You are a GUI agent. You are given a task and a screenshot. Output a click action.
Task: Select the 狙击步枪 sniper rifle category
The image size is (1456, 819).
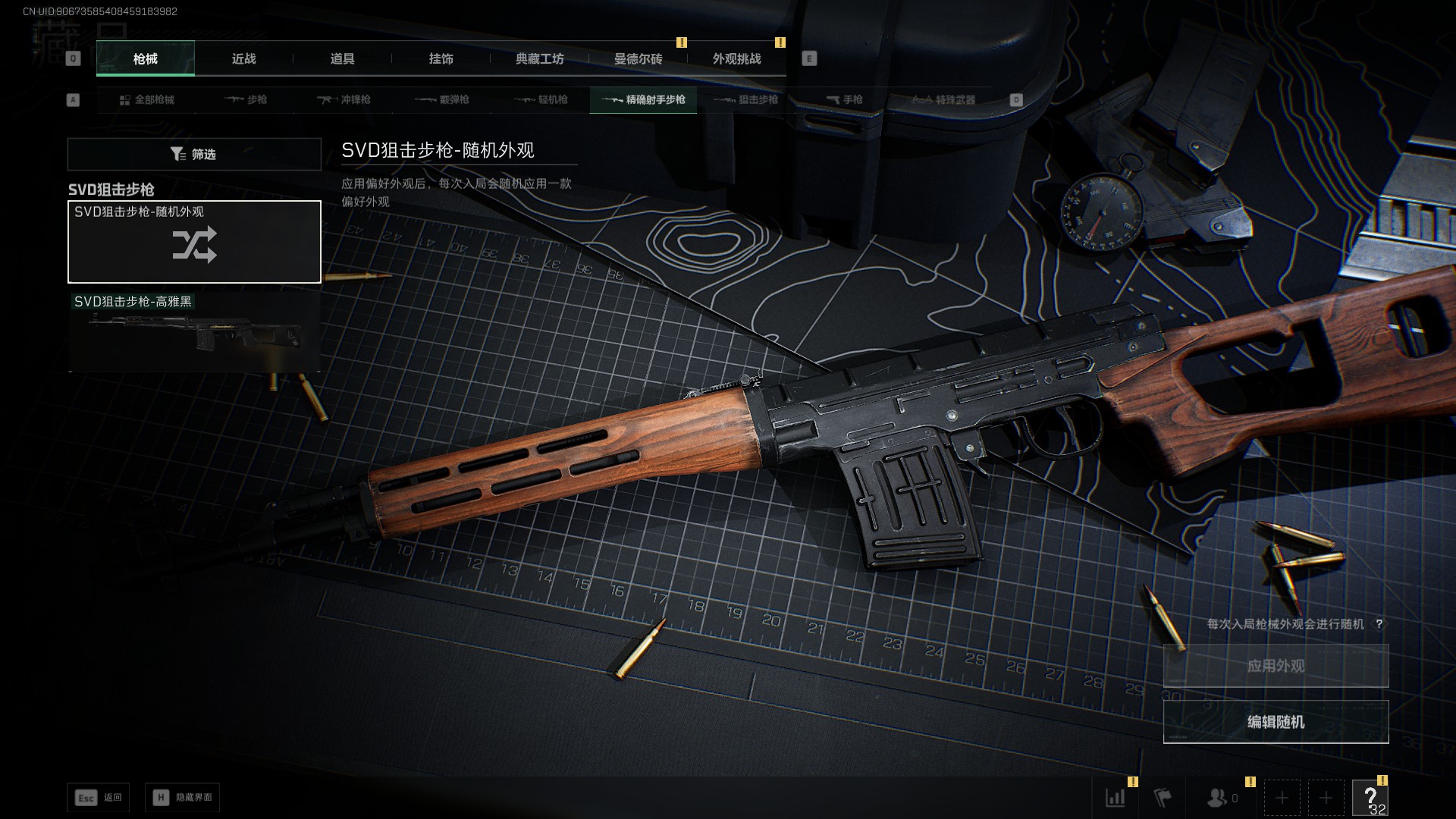(x=745, y=100)
